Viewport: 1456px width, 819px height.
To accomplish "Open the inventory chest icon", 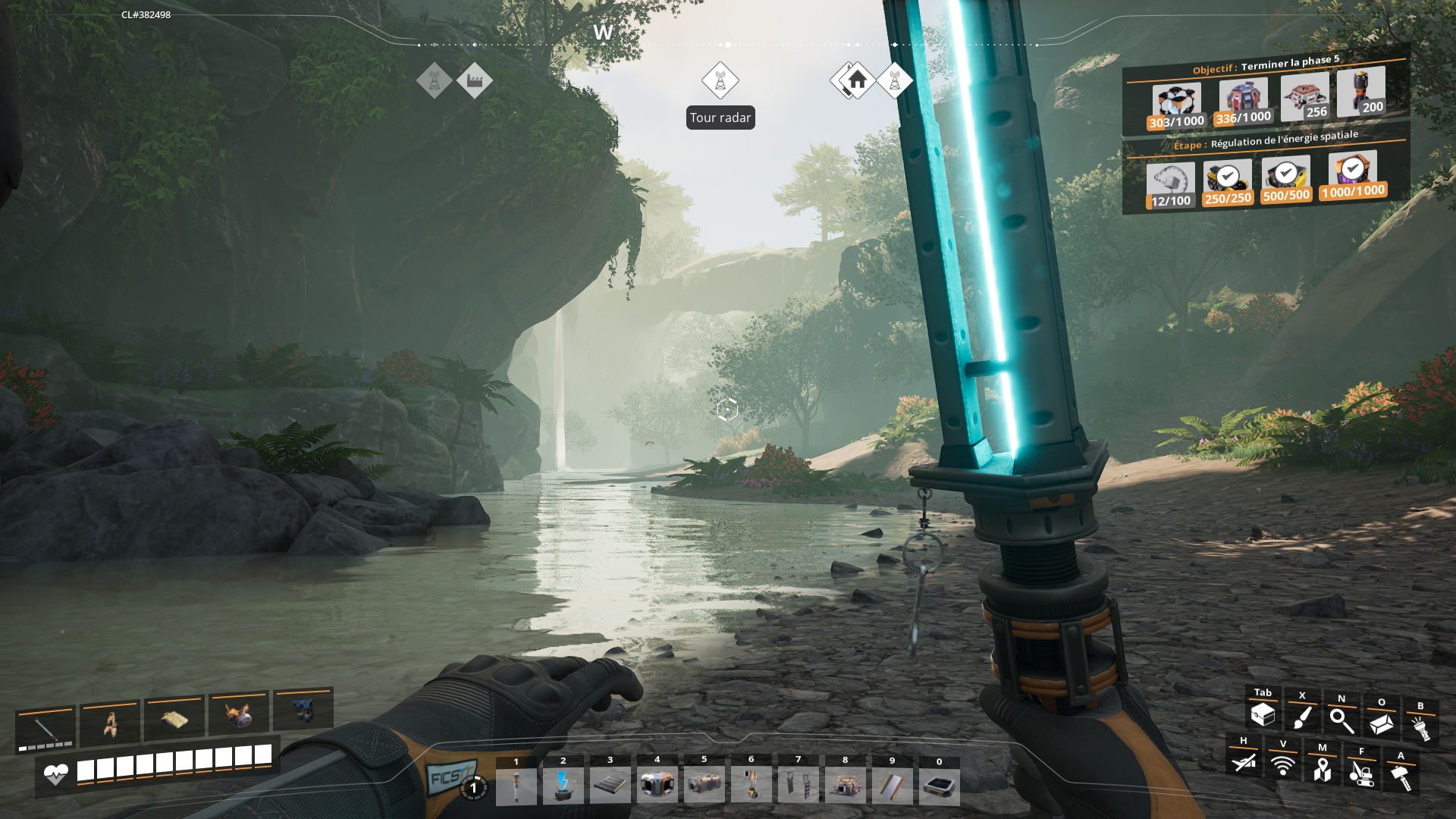I will coord(1263,714).
